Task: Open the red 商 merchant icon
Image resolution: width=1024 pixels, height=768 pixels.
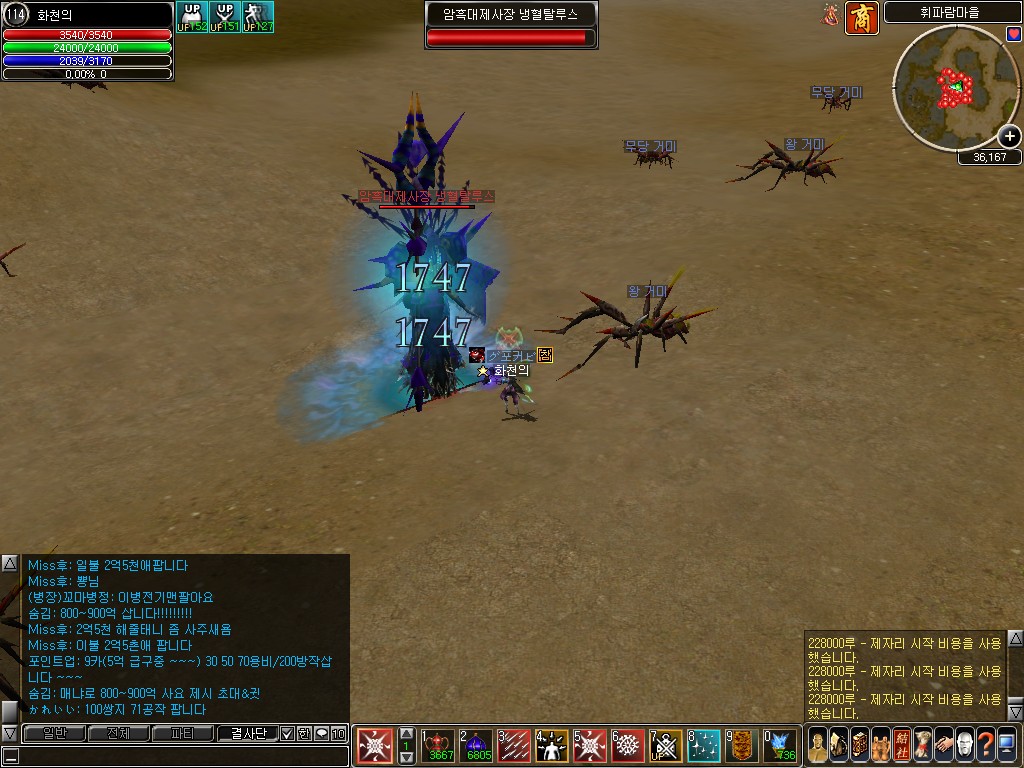Action: click(861, 17)
